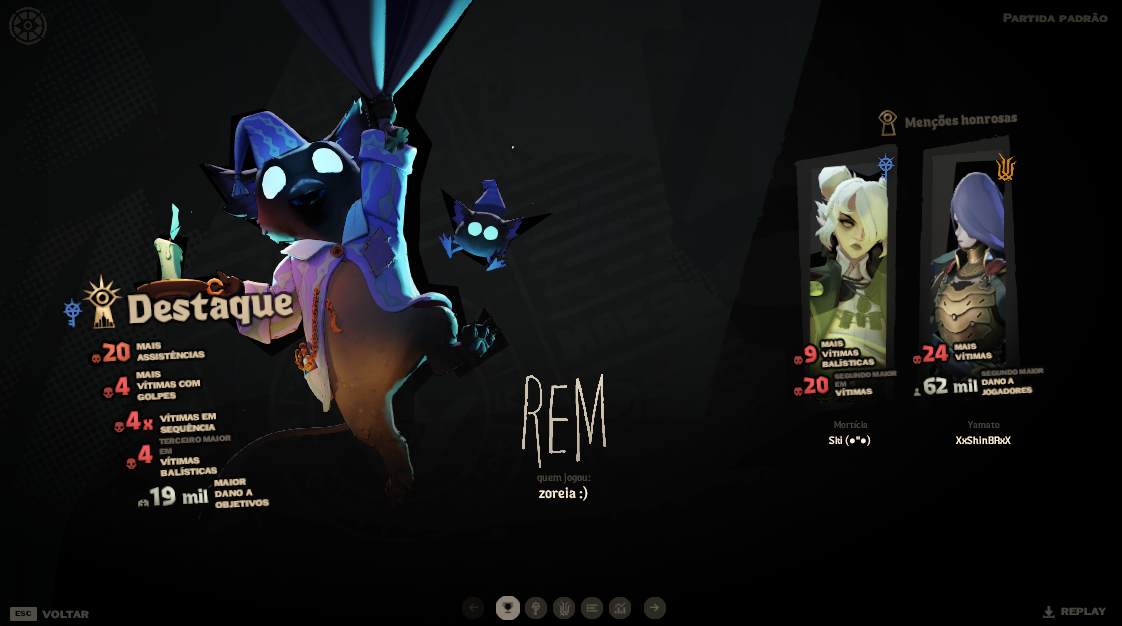Go to the next page arrow
The height and width of the screenshot is (626, 1122).
click(654, 608)
